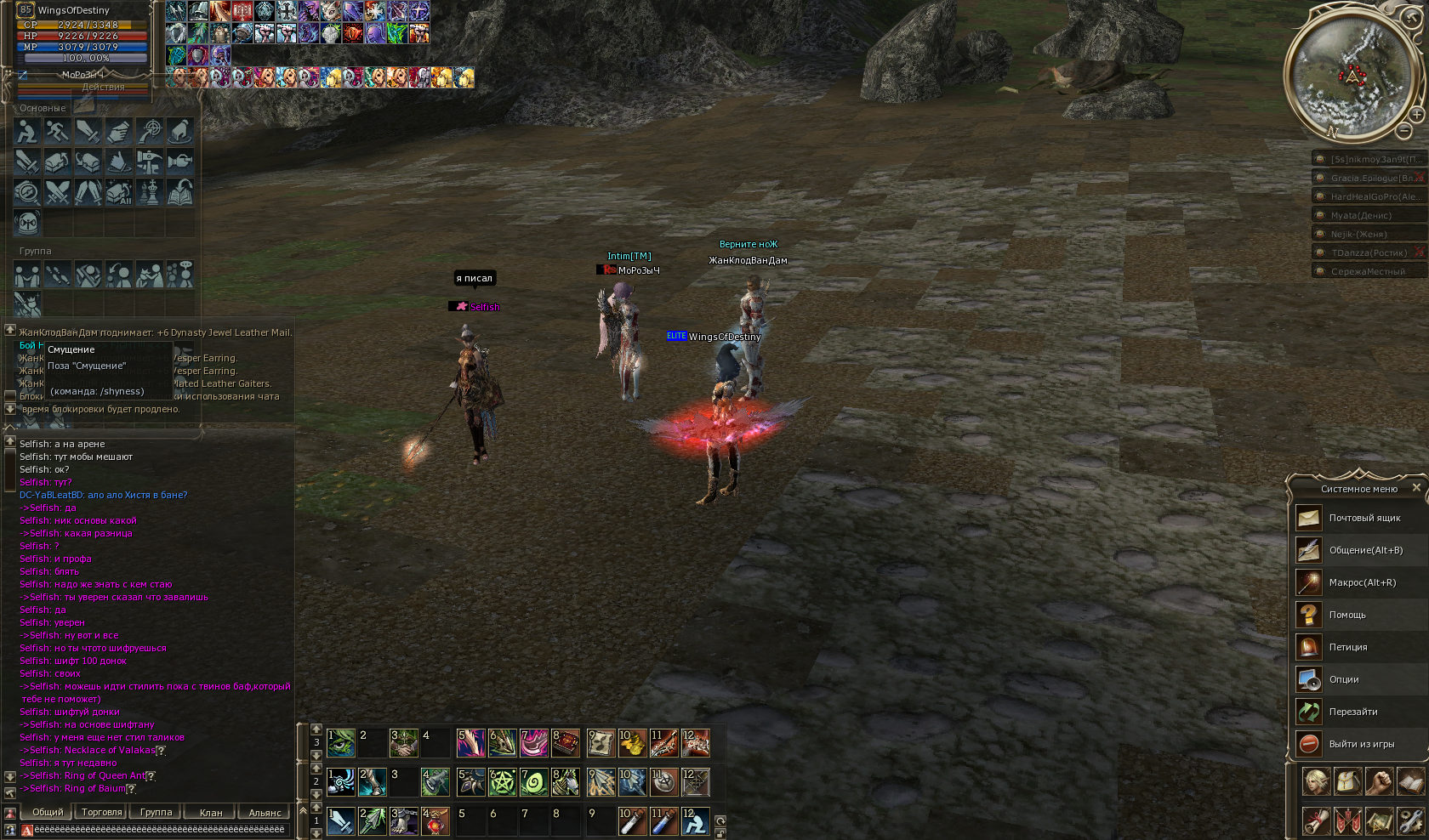
Task: Switch to the Альянс chat tab
Action: [265, 812]
